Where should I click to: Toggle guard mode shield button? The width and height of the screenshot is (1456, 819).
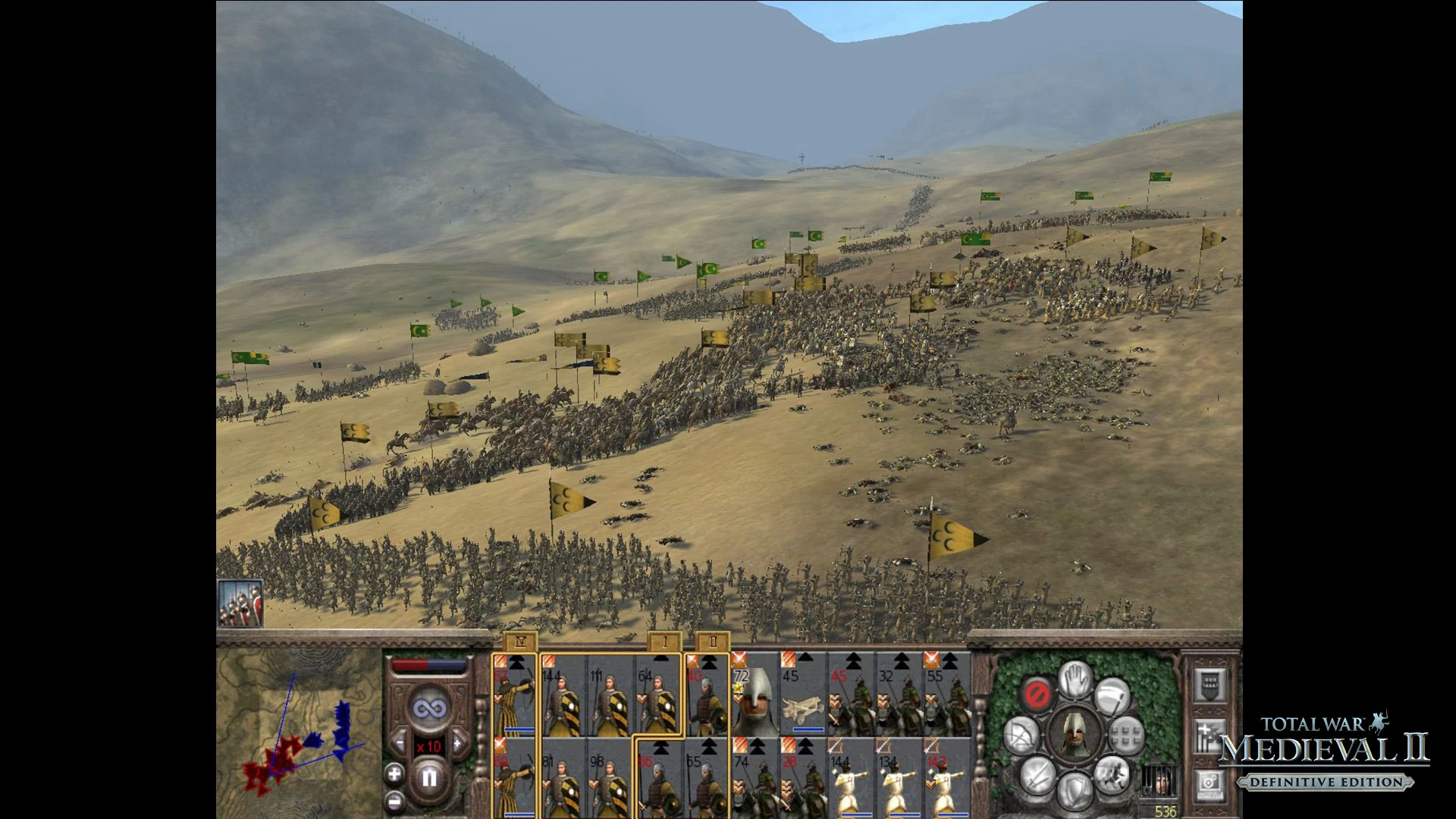pyautogui.click(x=1075, y=790)
